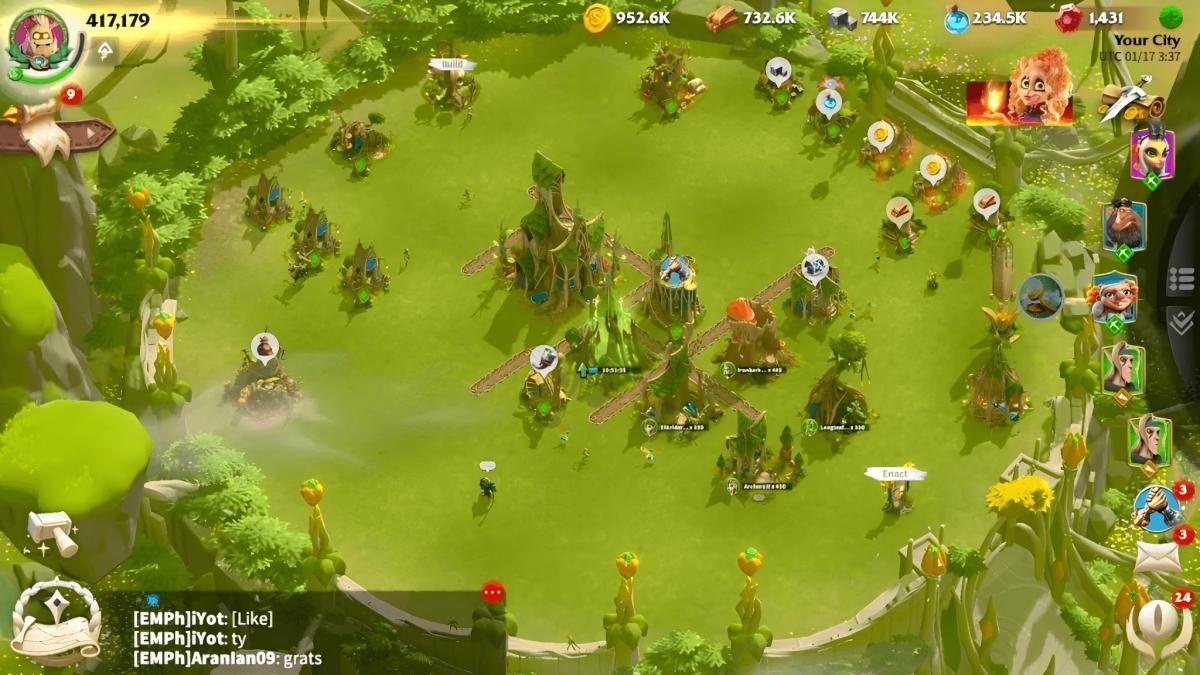
Task: Select the dark-bearded dwarf hero portrait
Action: (x=1124, y=228)
